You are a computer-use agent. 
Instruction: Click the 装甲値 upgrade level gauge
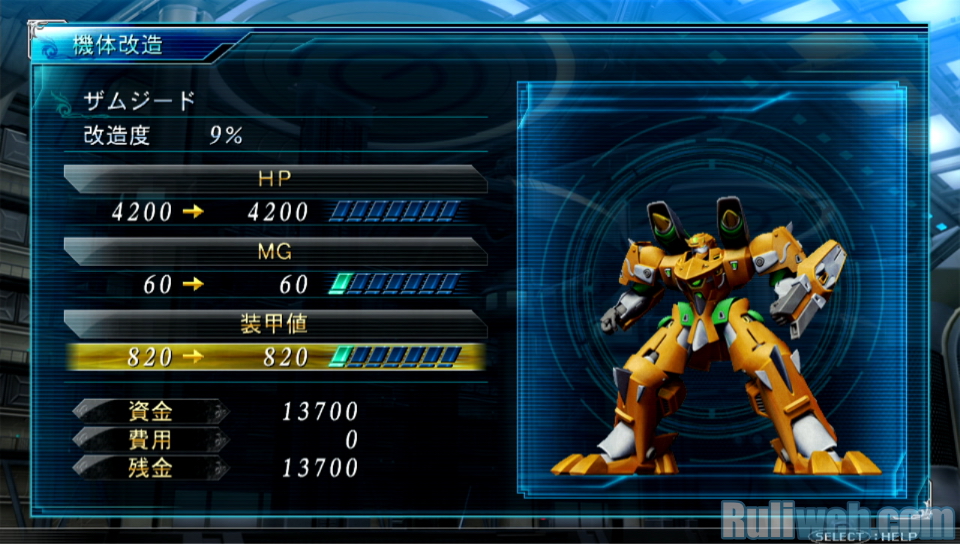point(396,357)
